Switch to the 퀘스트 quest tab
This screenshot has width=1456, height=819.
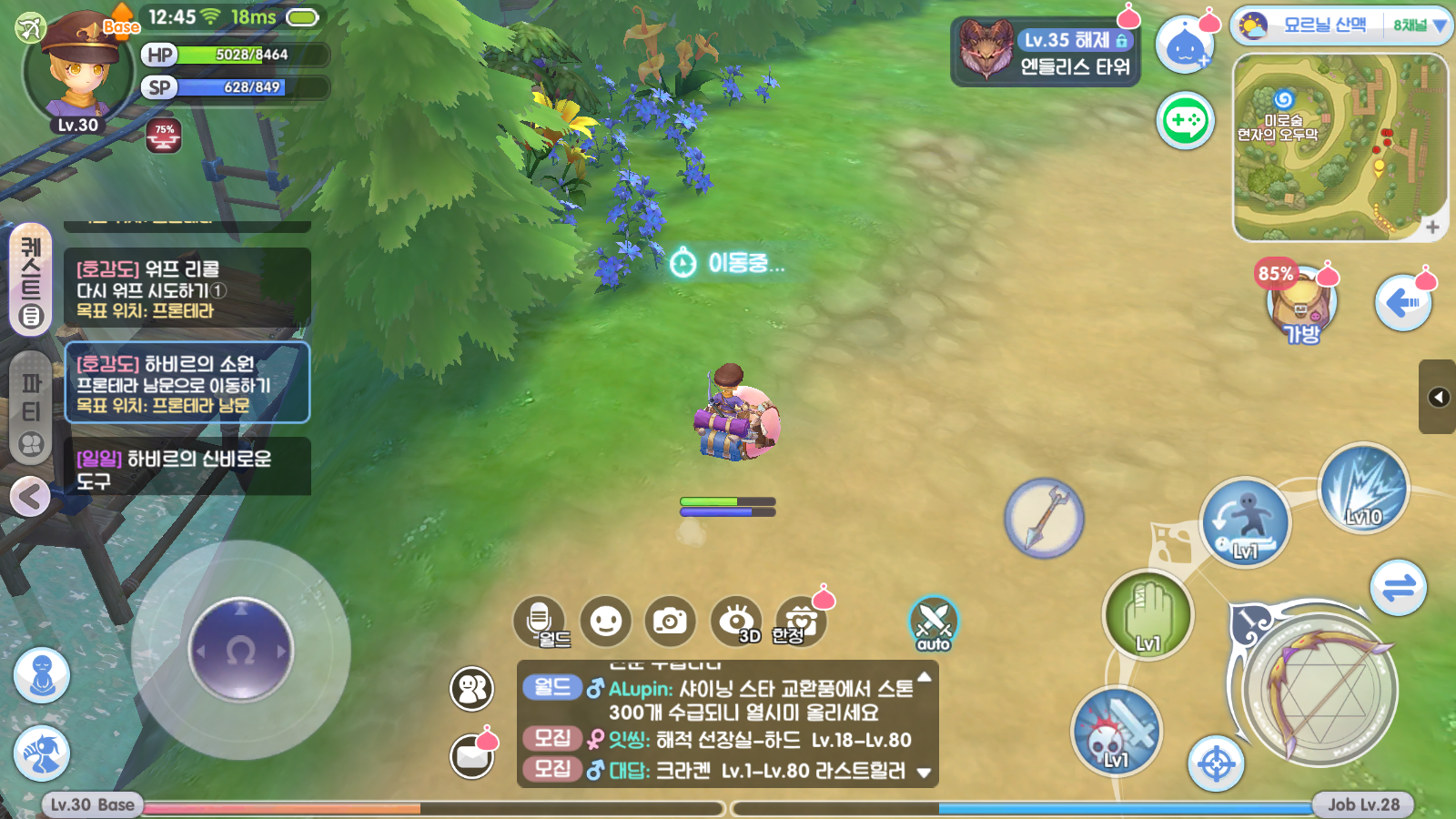pyautogui.click(x=31, y=278)
